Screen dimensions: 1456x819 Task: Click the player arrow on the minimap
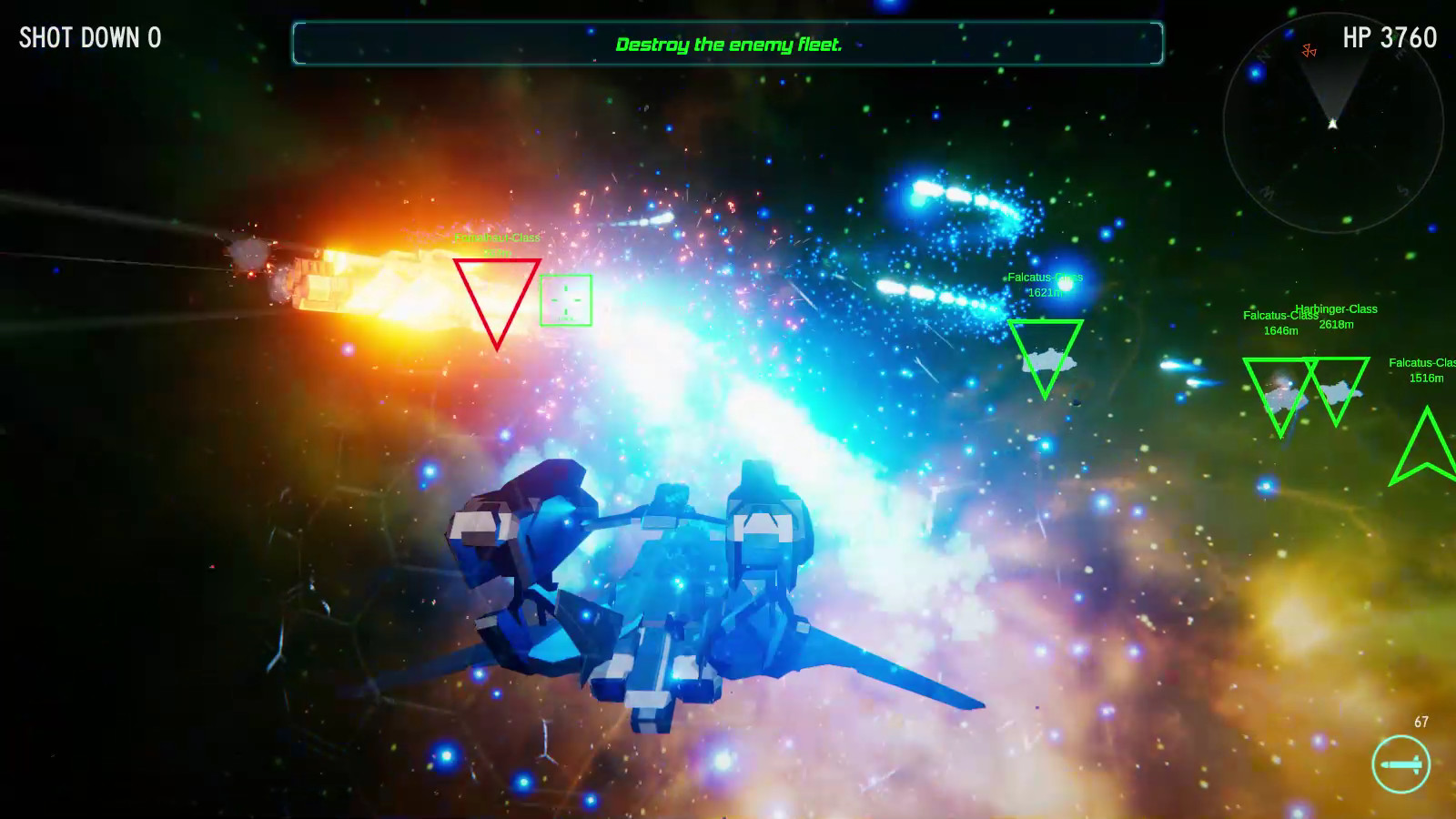pos(1332,125)
